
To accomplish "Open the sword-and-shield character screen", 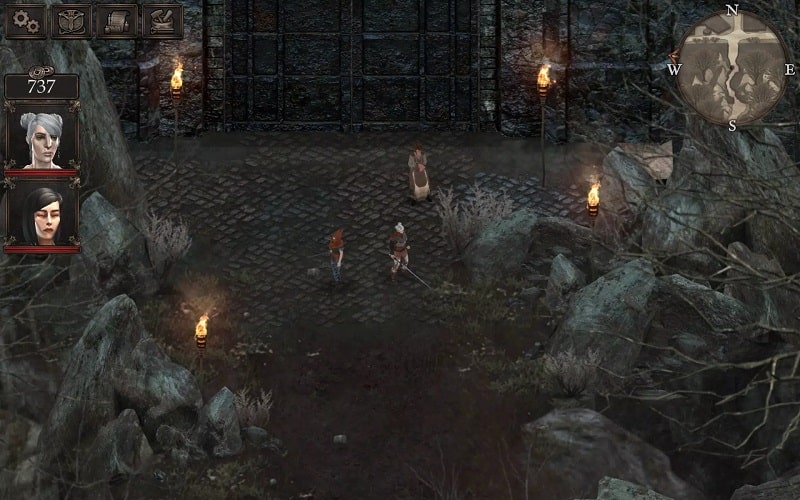I will coord(71,21).
